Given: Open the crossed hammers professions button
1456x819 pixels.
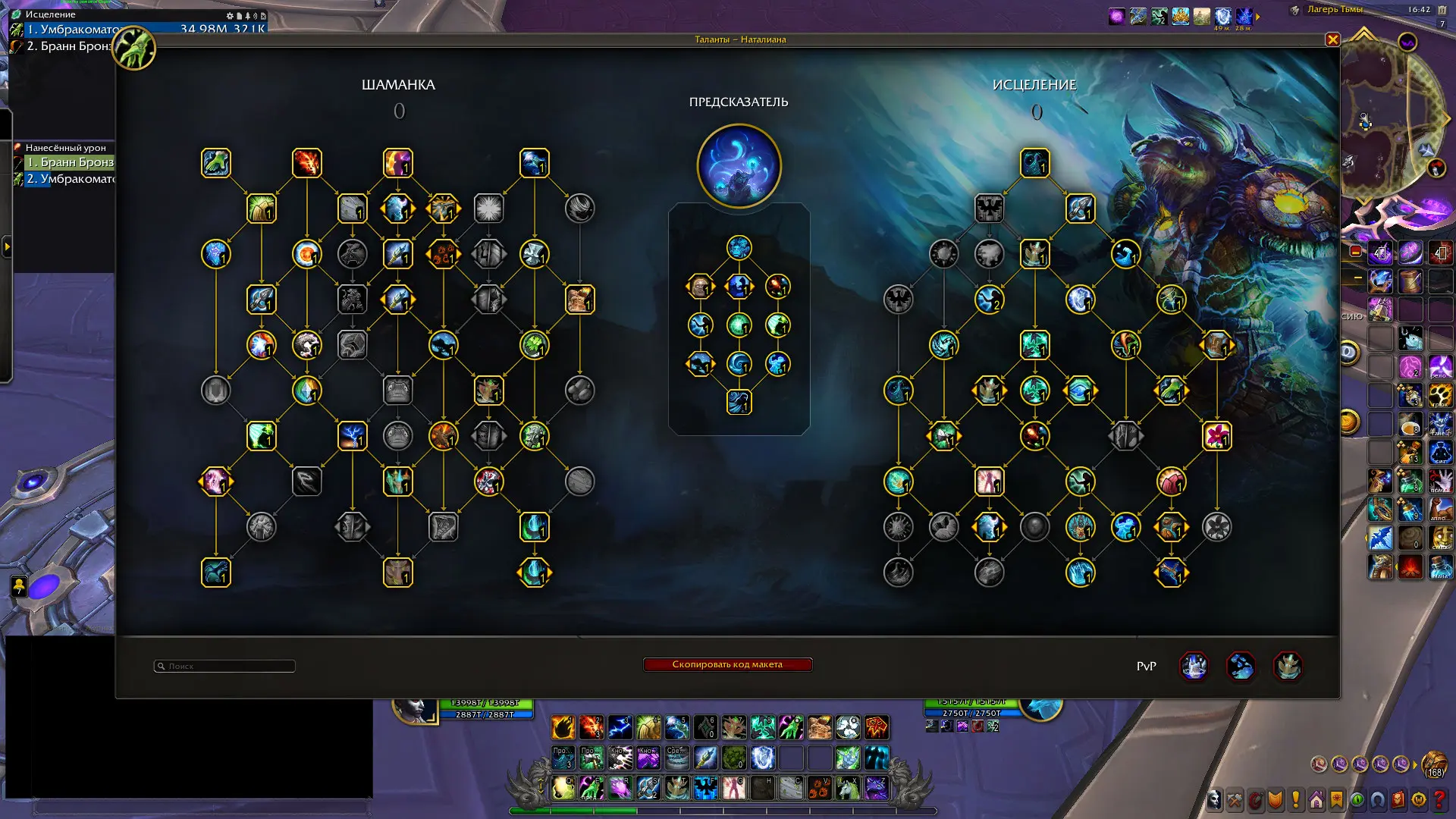Looking at the screenshot, I should click(x=1235, y=800).
